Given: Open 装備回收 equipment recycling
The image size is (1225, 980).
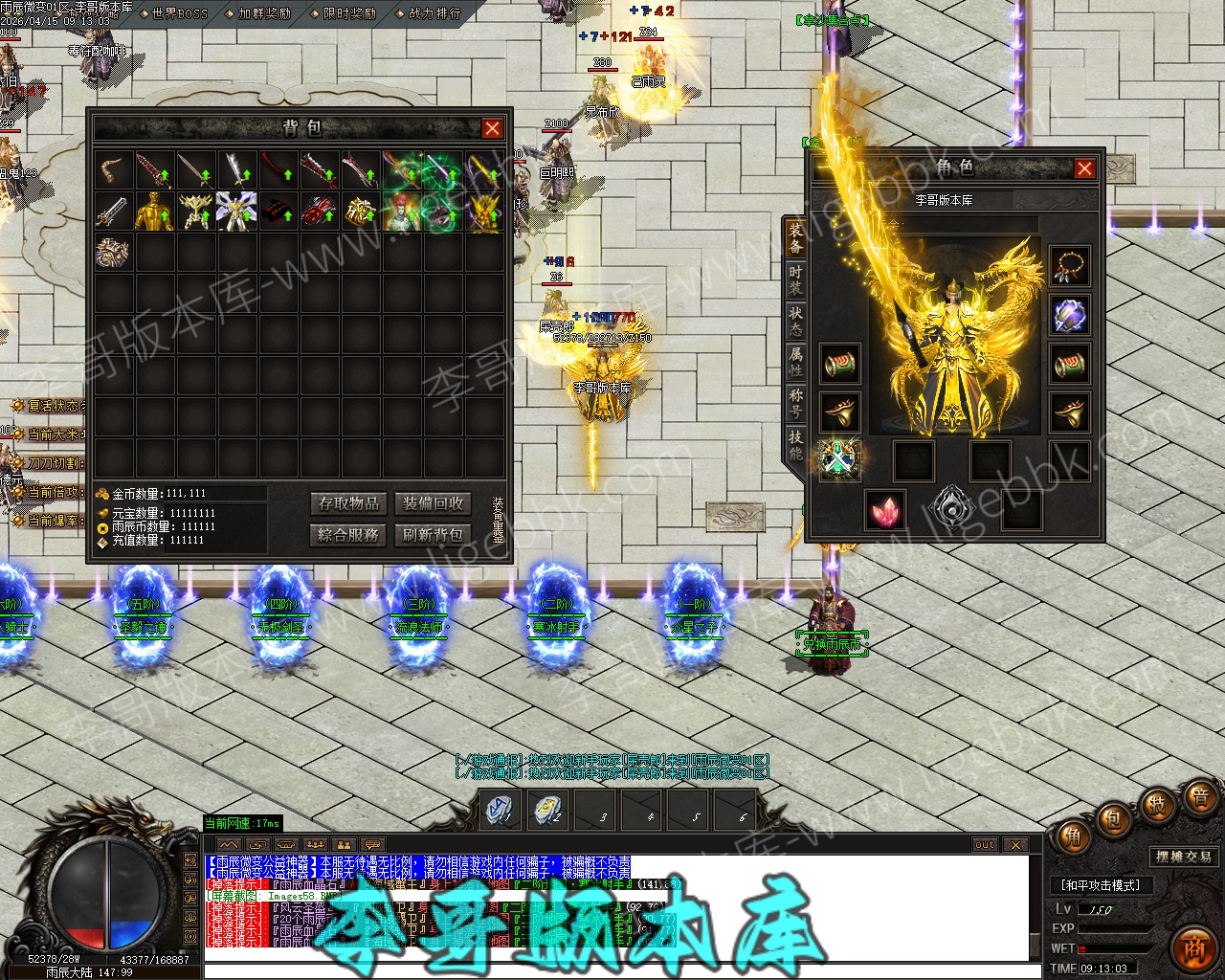Looking at the screenshot, I should 433,503.
